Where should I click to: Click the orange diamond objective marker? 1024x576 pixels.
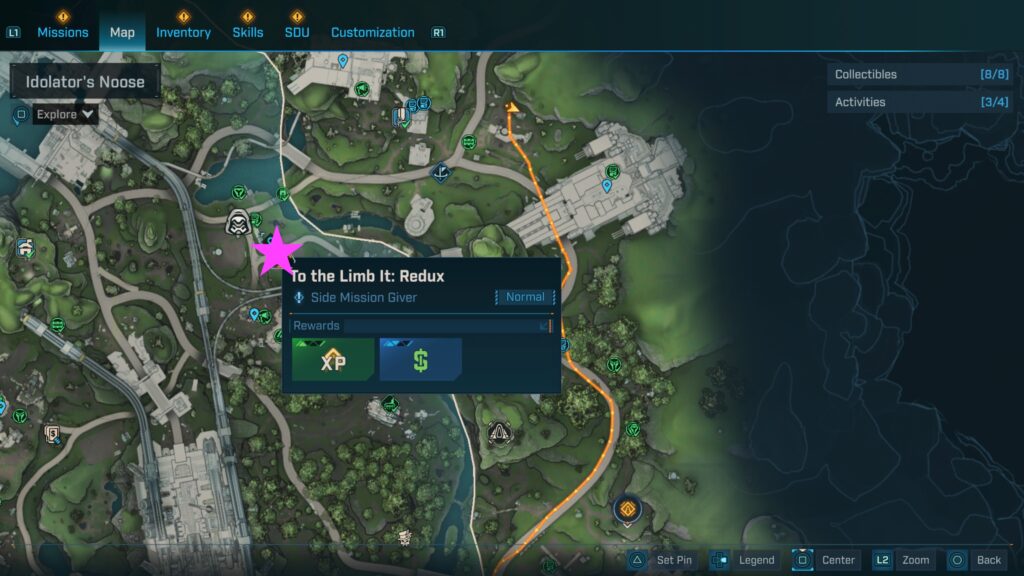(x=627, y=510)
